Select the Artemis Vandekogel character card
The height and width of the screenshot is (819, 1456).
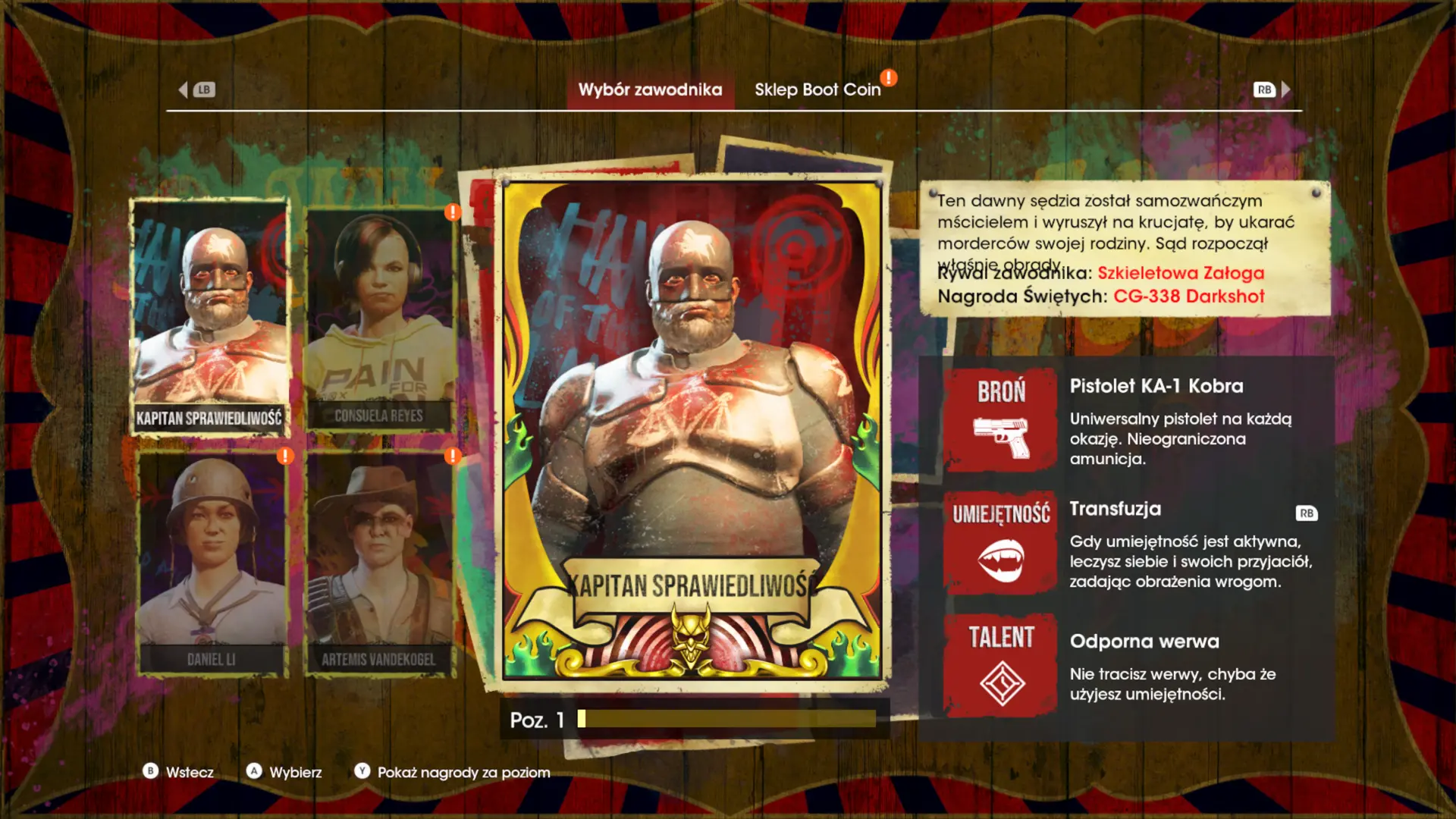tap(379, 563)
